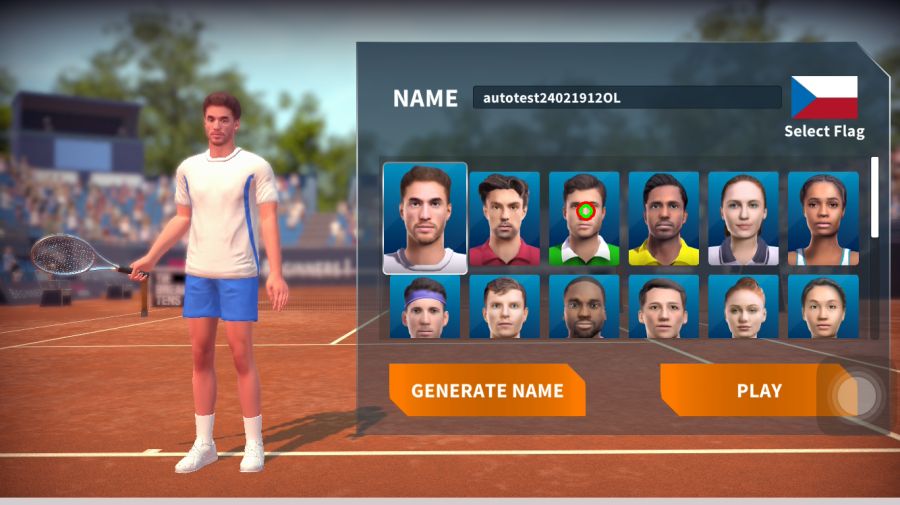The width and height of the screenshot is (900, 505).
Task: Choose the bald bearded dark-skinned player portrait
Action: pyautogui.click(x=584, y=306)
